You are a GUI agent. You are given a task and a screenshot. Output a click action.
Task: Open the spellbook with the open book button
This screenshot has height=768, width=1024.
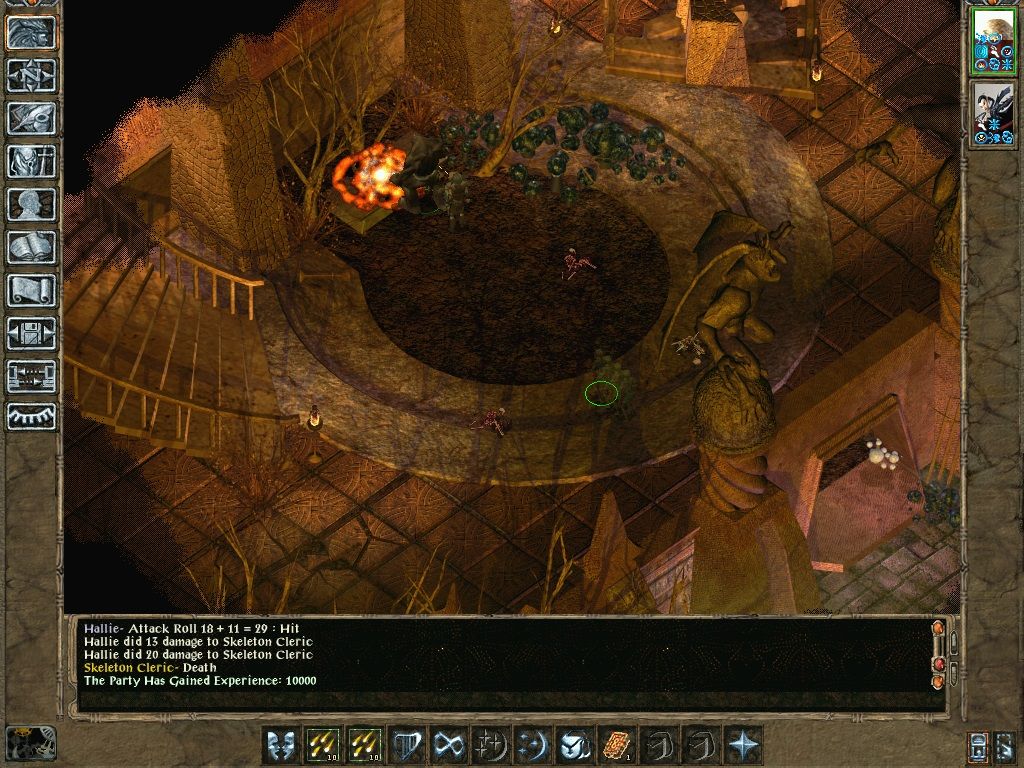pyautogui.click(x=31, y=247)
